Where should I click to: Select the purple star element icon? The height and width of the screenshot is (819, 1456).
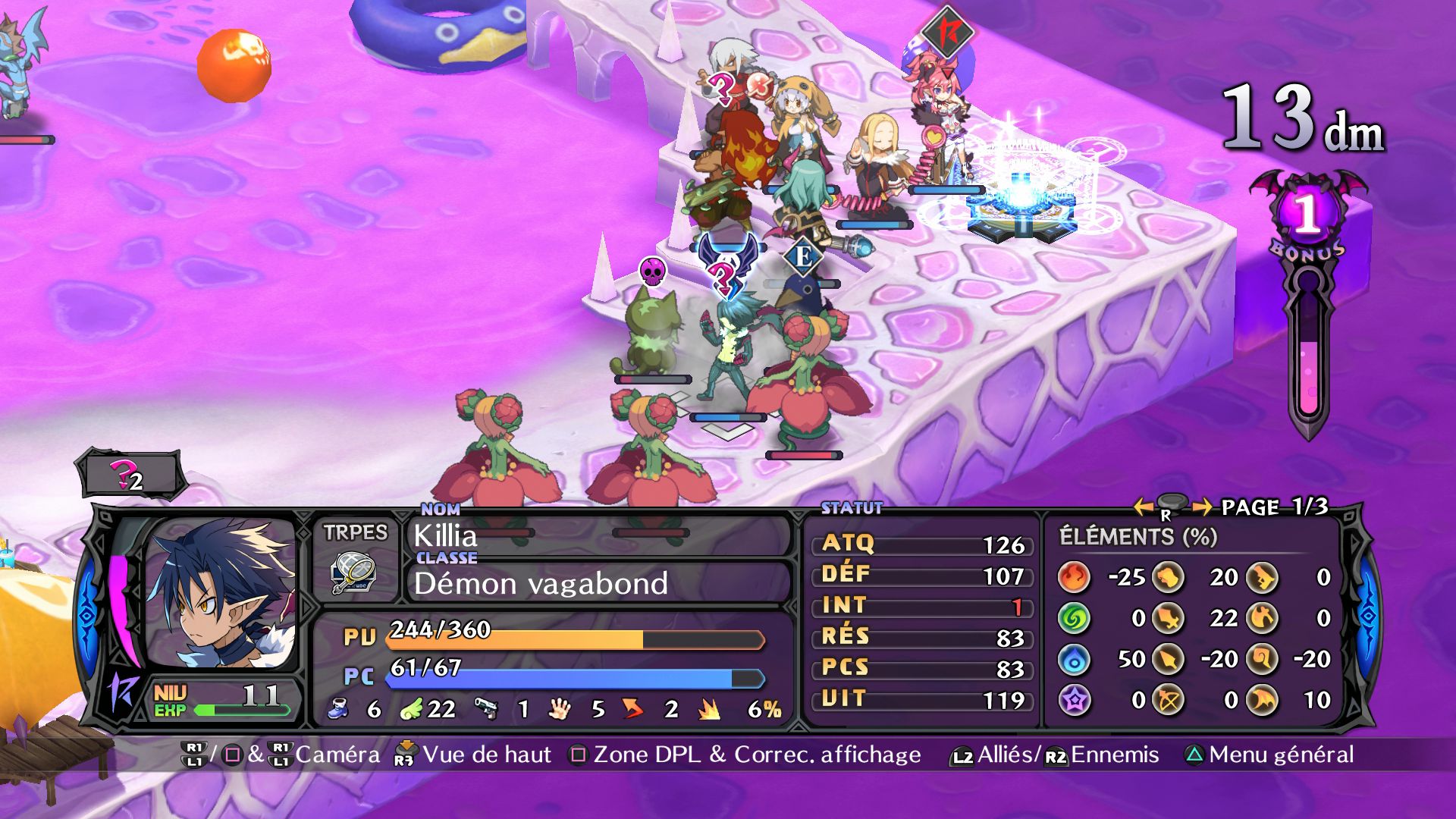(x=1074, y=700)
